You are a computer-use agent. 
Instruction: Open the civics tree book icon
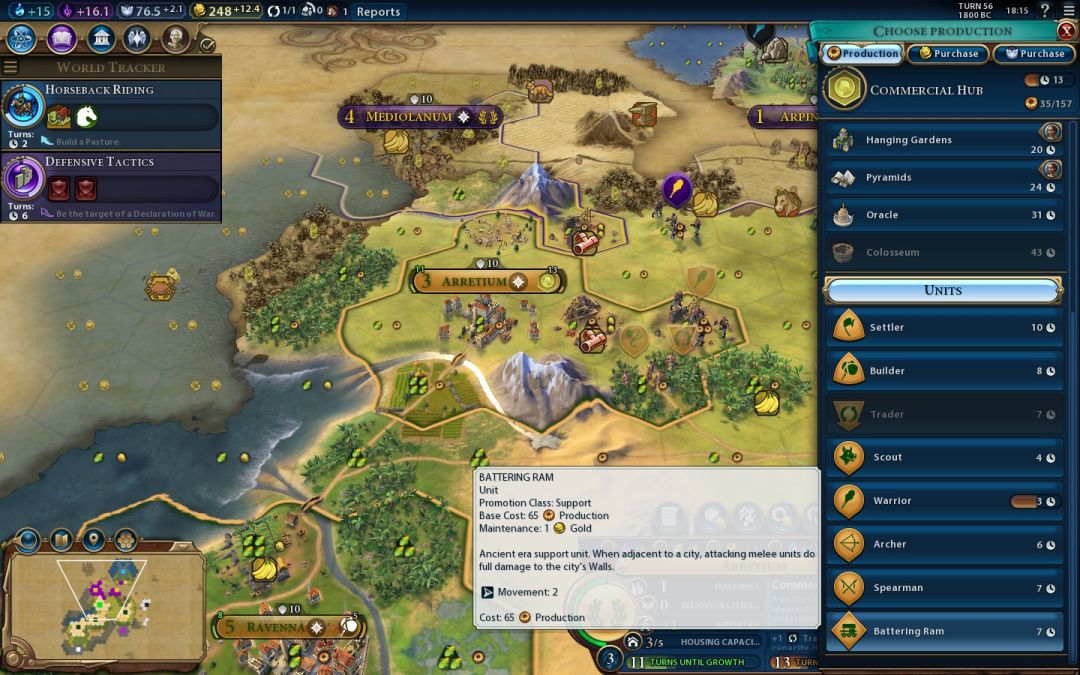click(x=62, y=39)
